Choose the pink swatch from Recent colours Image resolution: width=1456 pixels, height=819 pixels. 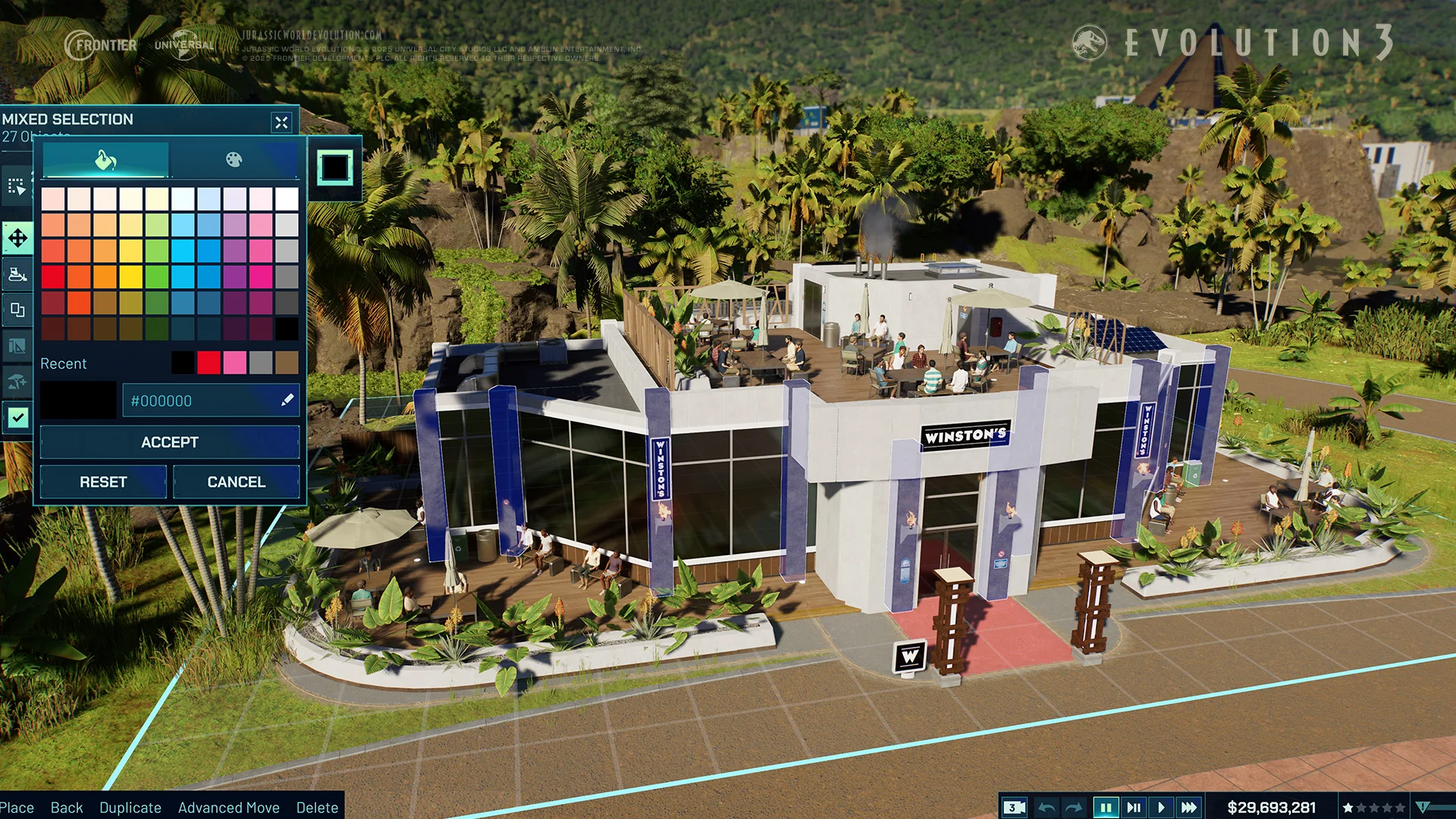234,363
